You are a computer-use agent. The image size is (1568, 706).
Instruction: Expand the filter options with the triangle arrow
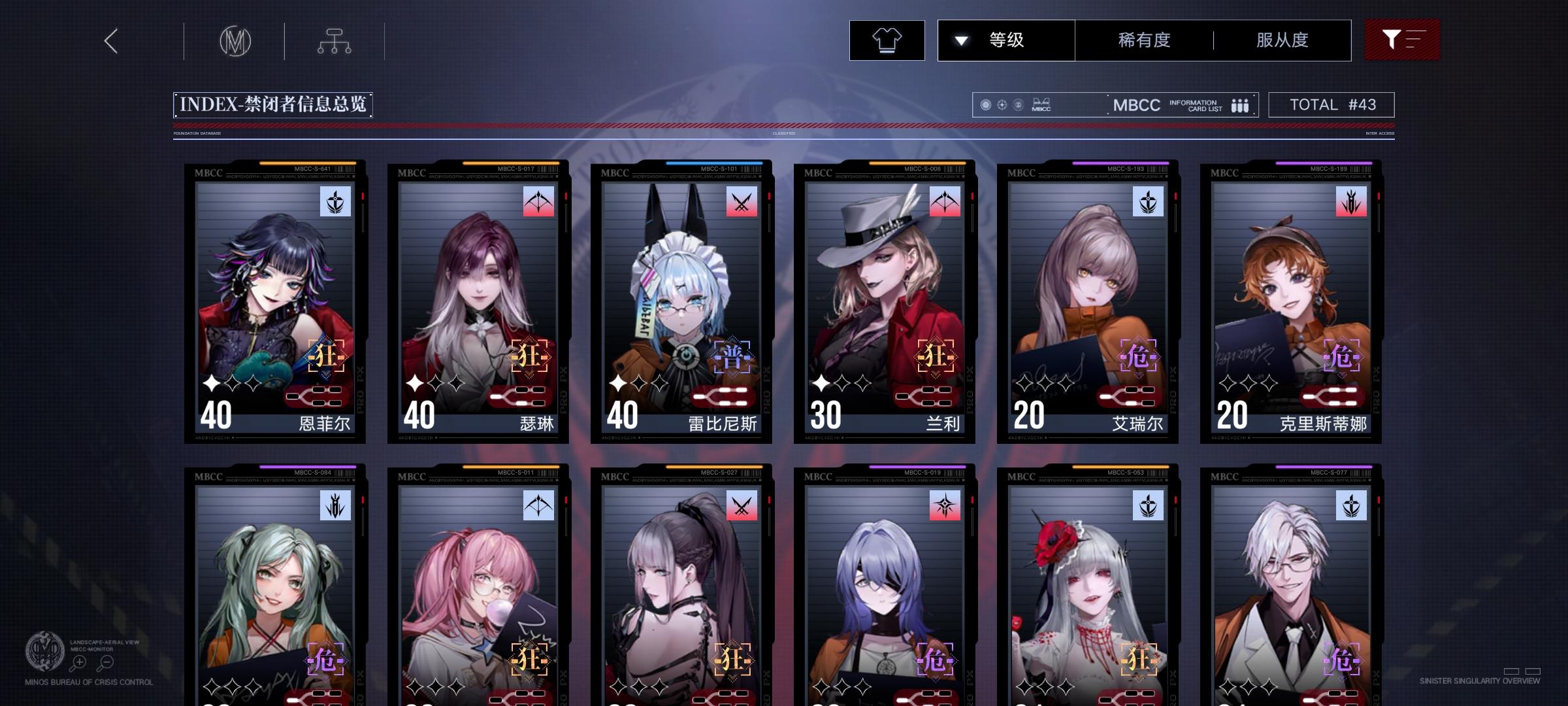[x=960, y=40]
